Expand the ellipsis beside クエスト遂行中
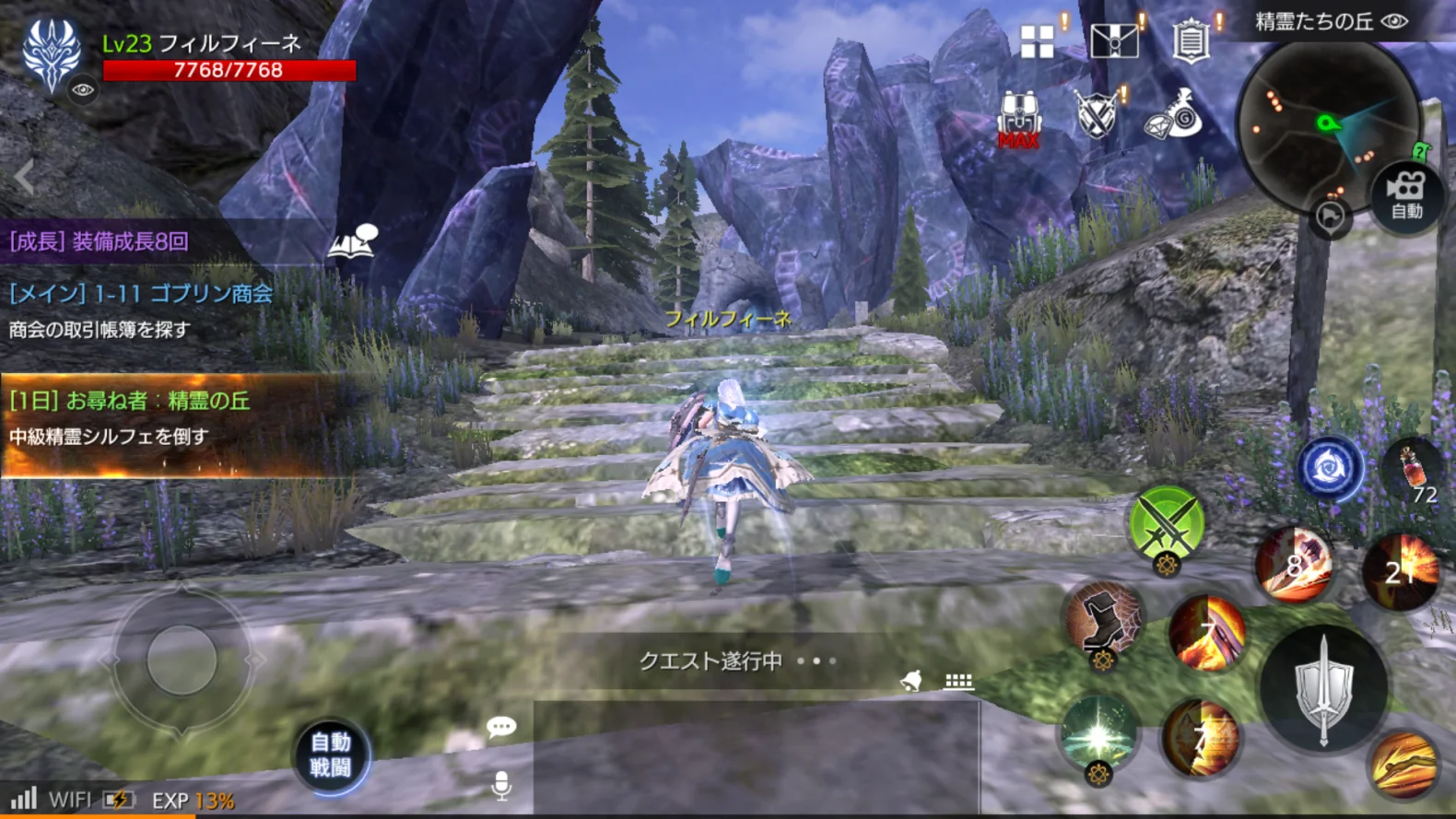 coord(815,661)
